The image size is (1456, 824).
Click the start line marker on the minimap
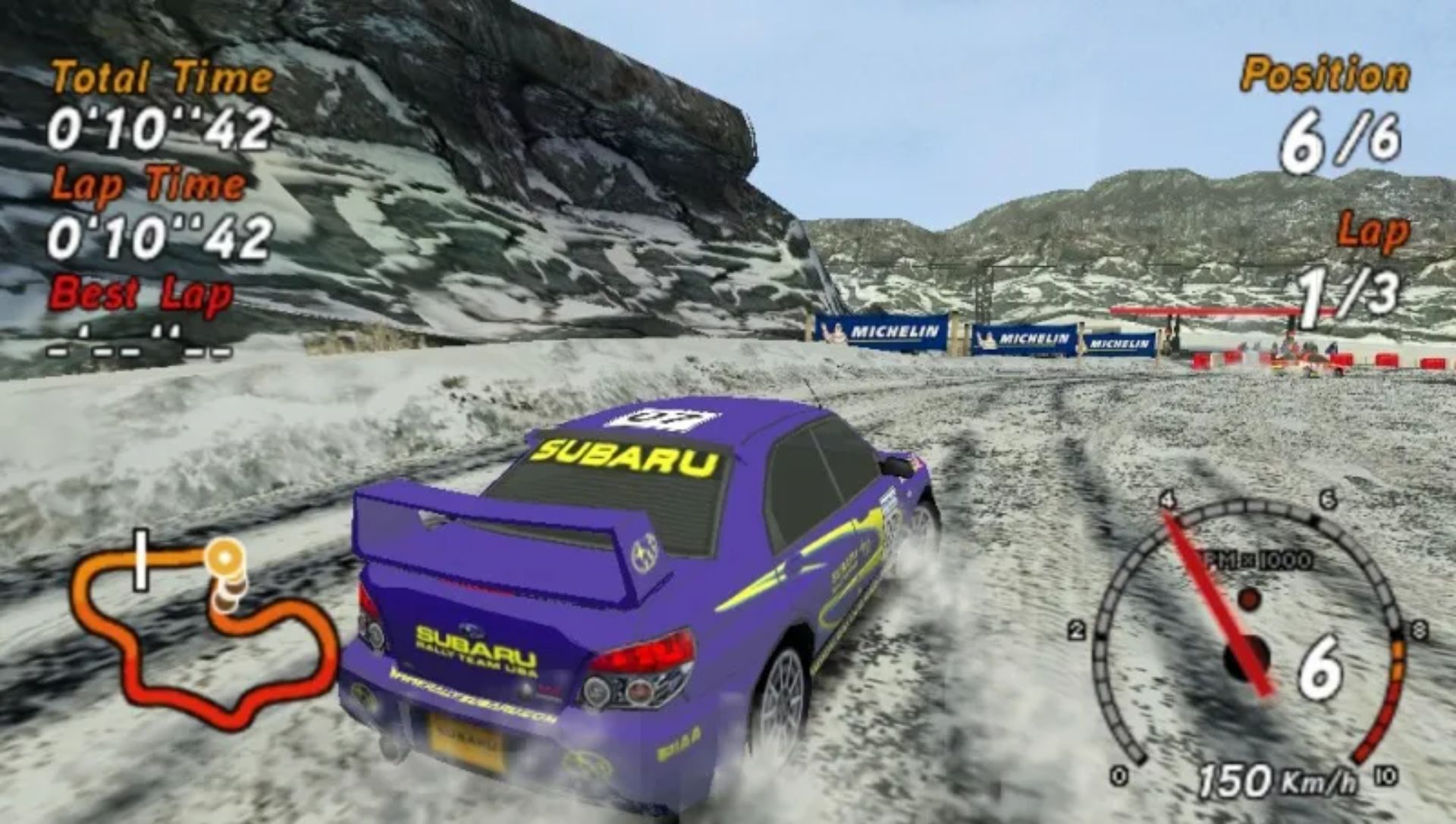point(140,561)
